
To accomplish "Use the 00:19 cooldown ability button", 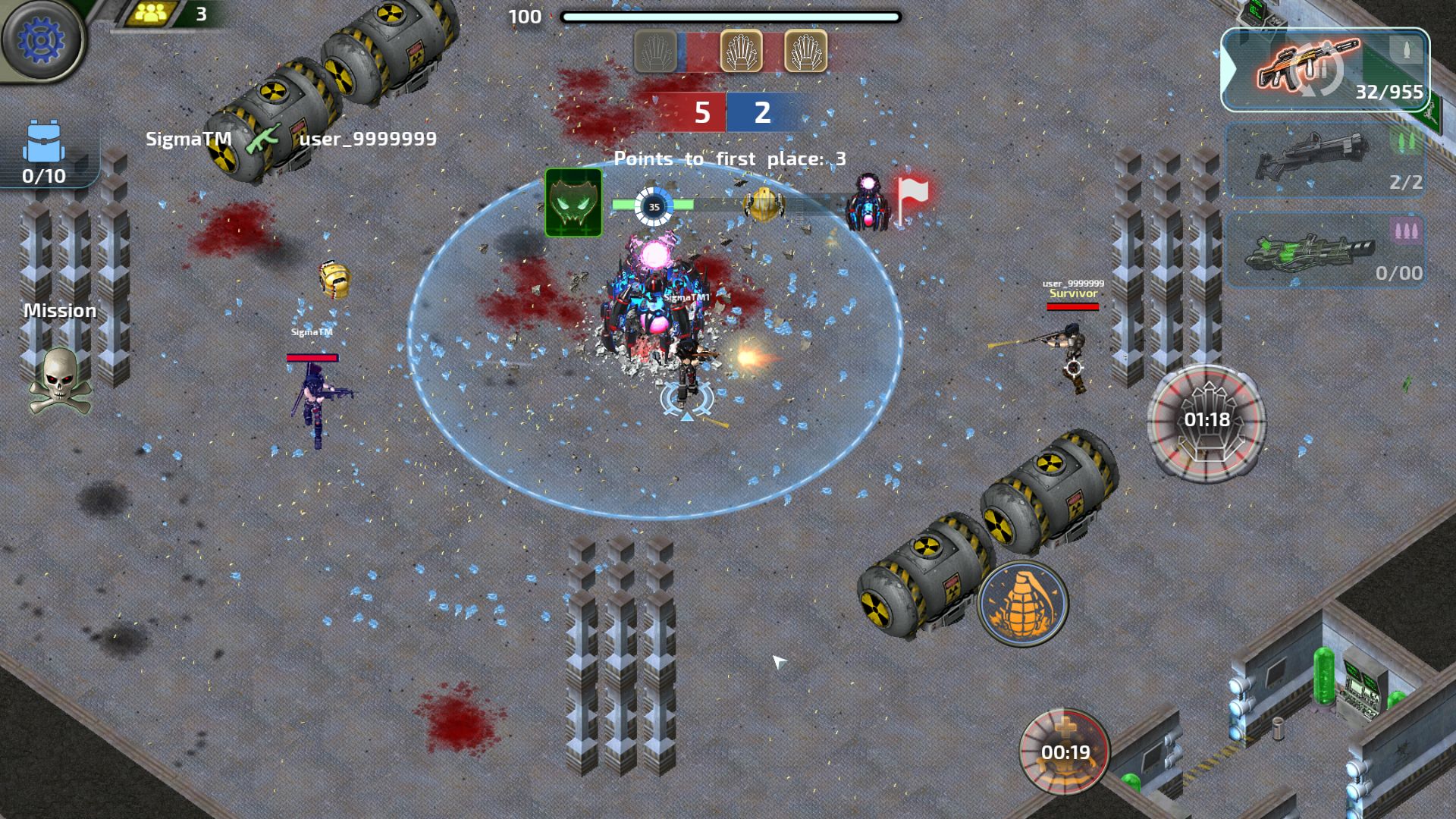I will (x=1065, y=751).
